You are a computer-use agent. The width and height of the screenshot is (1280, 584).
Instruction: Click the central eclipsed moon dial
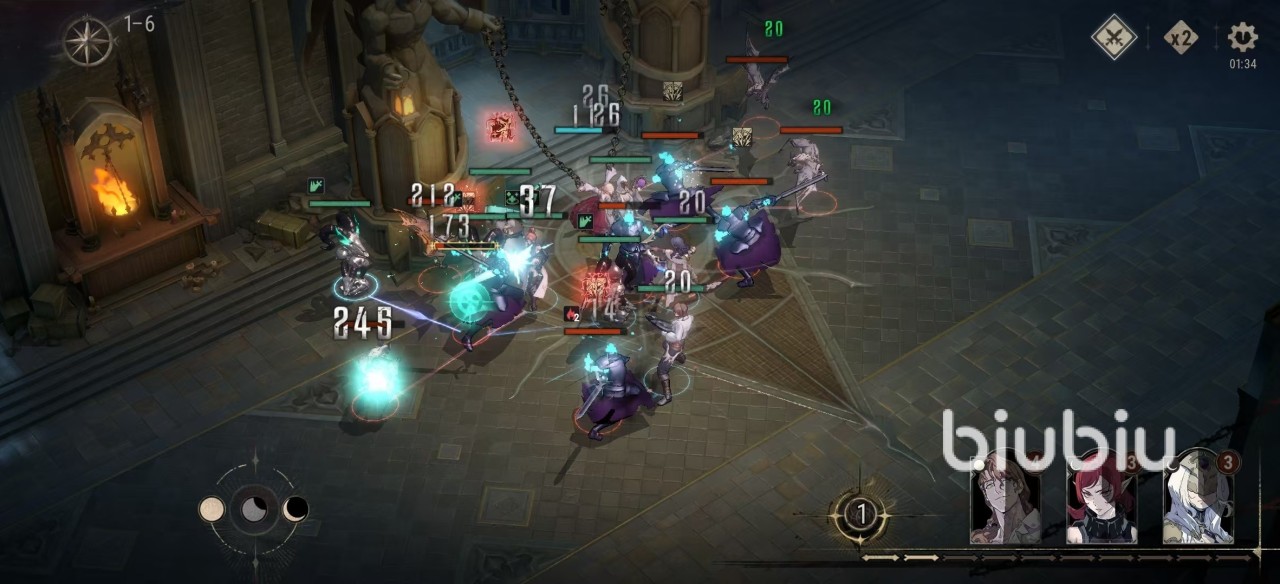pyautogui.click(x=254, y=509)
